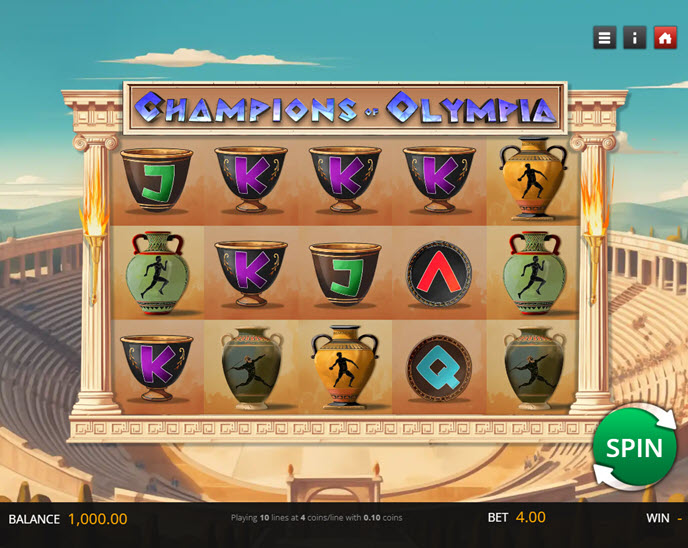Show the game info paytable
Viewport: 688px width, 548px height.
point(634,38)
